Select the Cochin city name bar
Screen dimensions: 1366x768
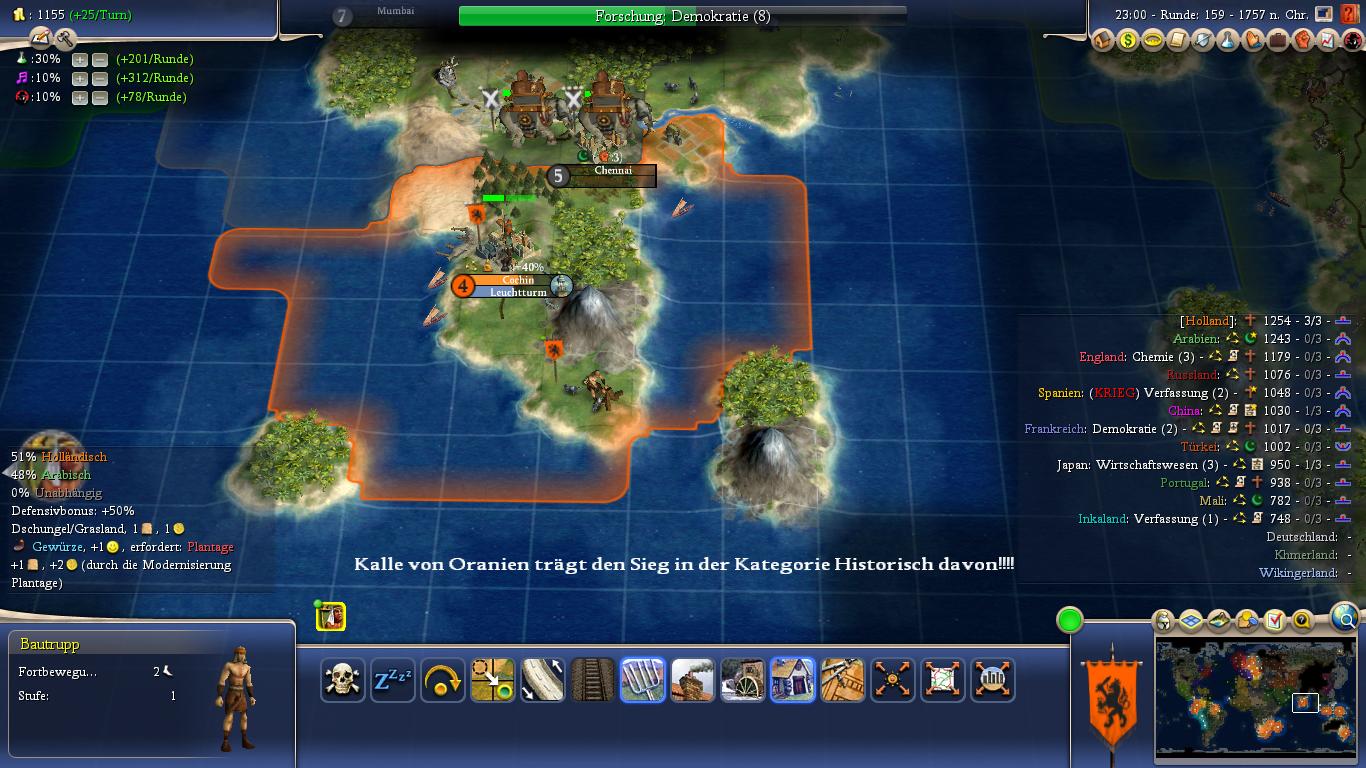click(518, 281)
